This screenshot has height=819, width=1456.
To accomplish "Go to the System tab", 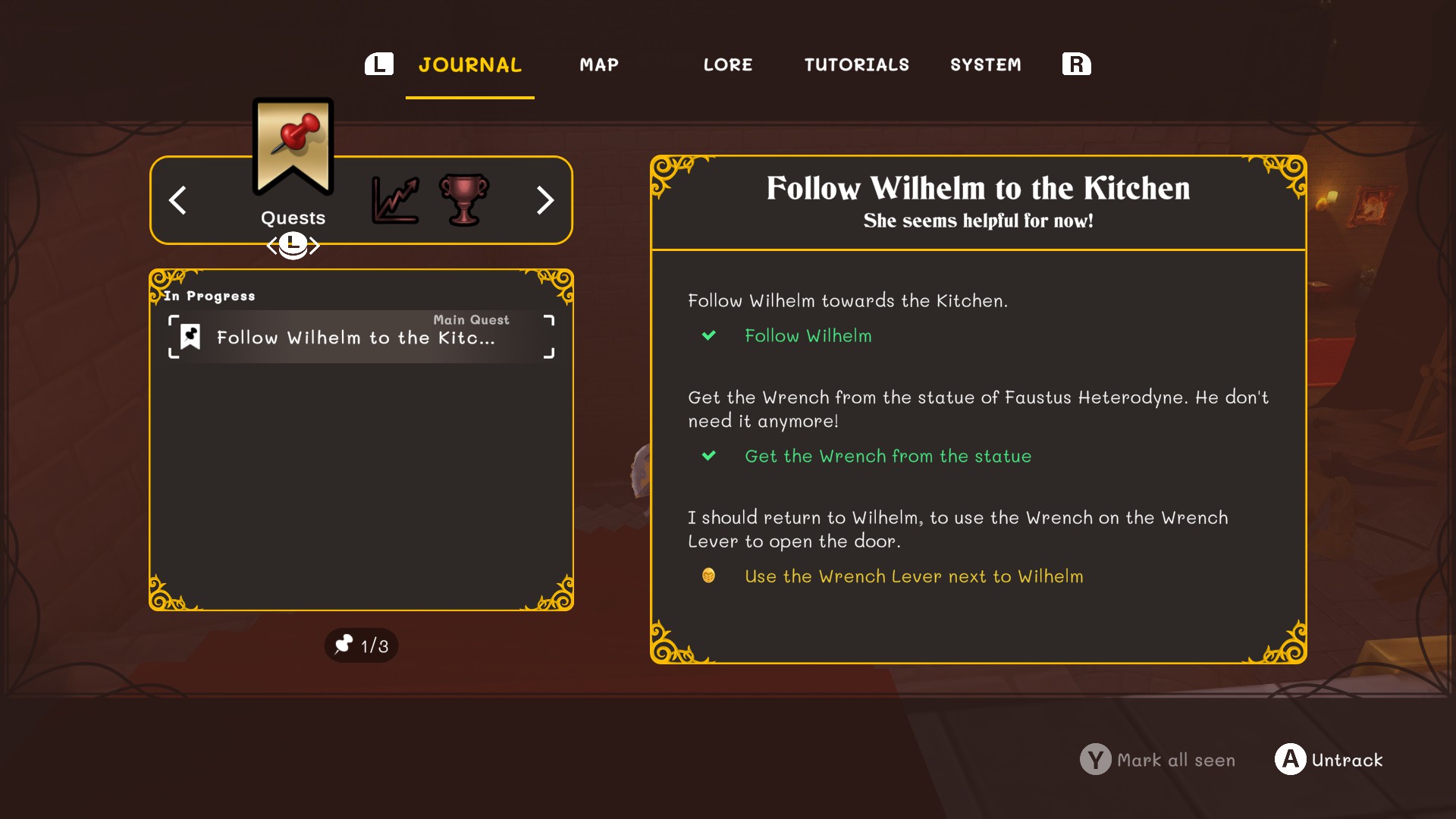I will 985,65.
